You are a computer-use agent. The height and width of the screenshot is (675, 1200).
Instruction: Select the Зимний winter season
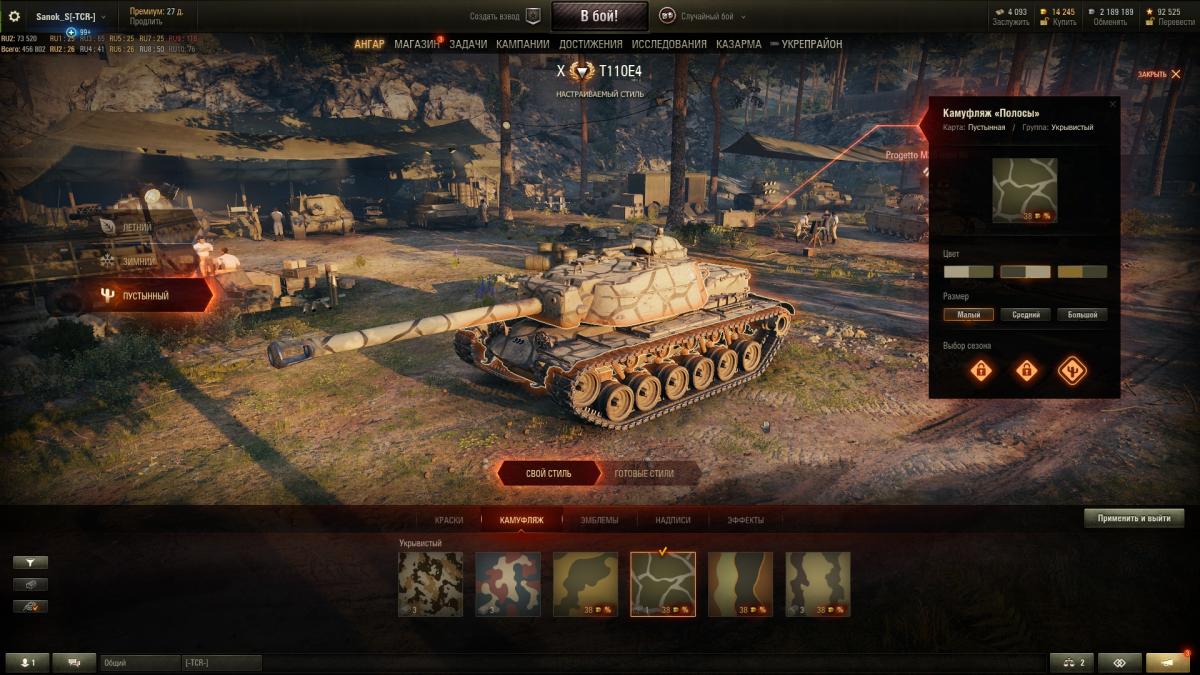coord(137,261)
